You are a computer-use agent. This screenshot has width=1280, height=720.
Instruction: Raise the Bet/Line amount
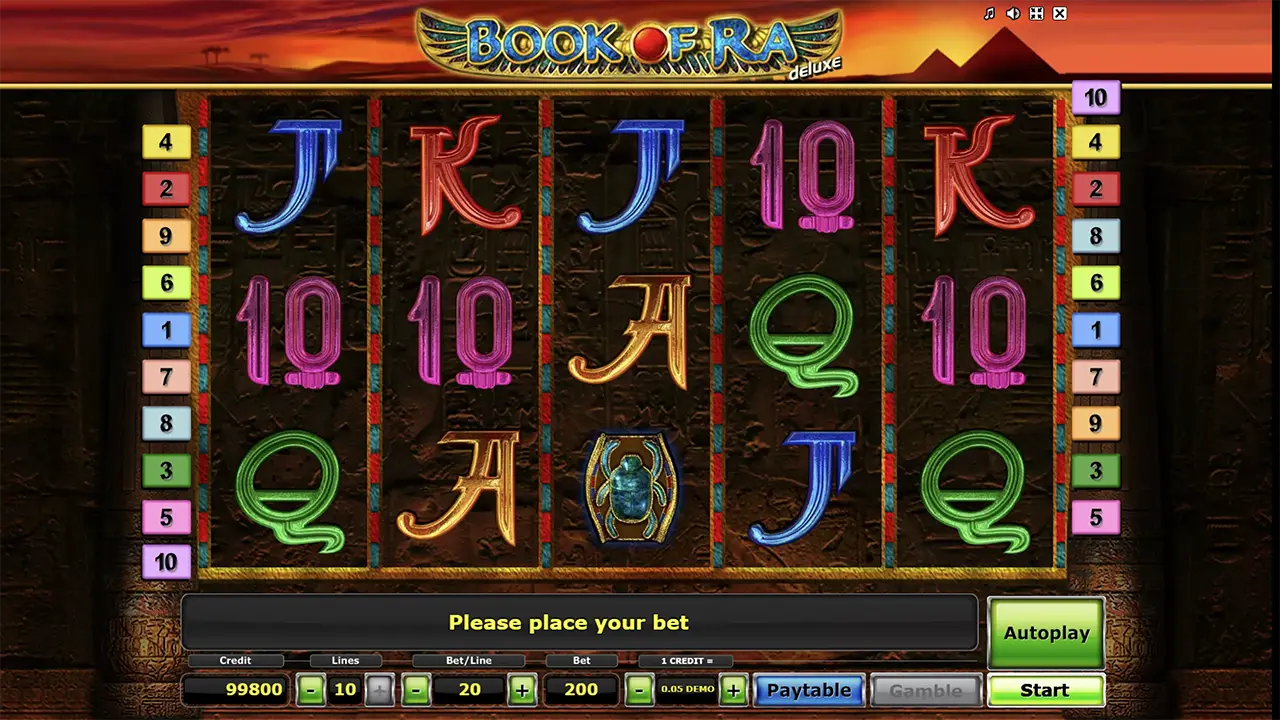[522, 690]
